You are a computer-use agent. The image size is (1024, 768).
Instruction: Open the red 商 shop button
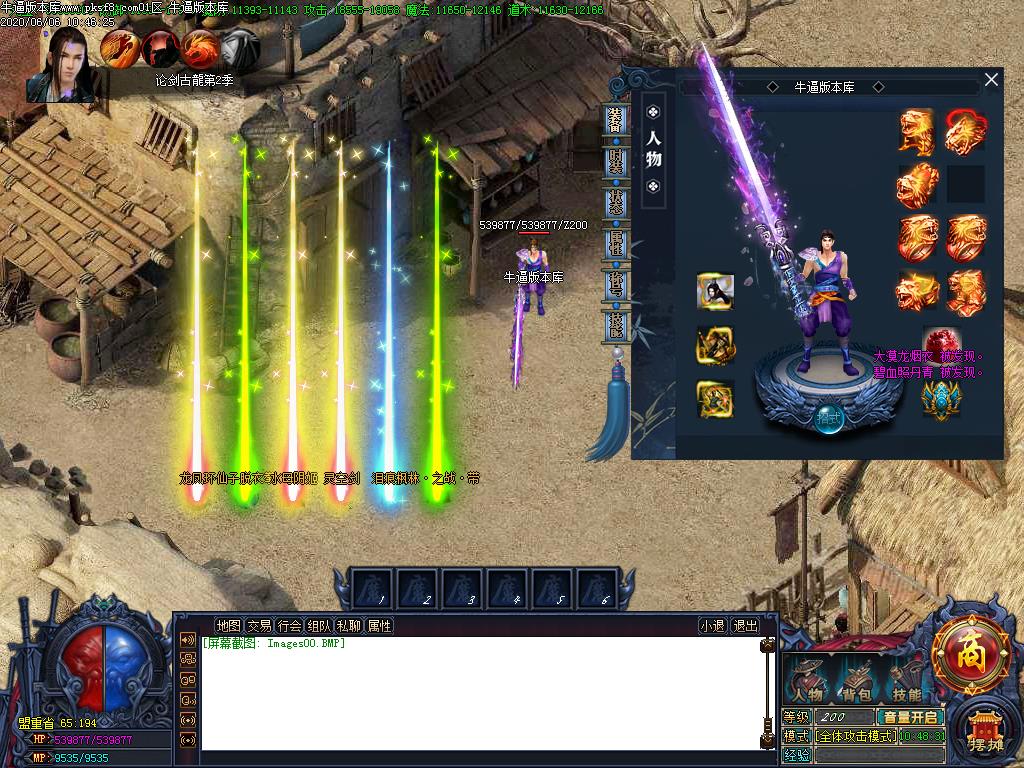(x=970, y=655)
